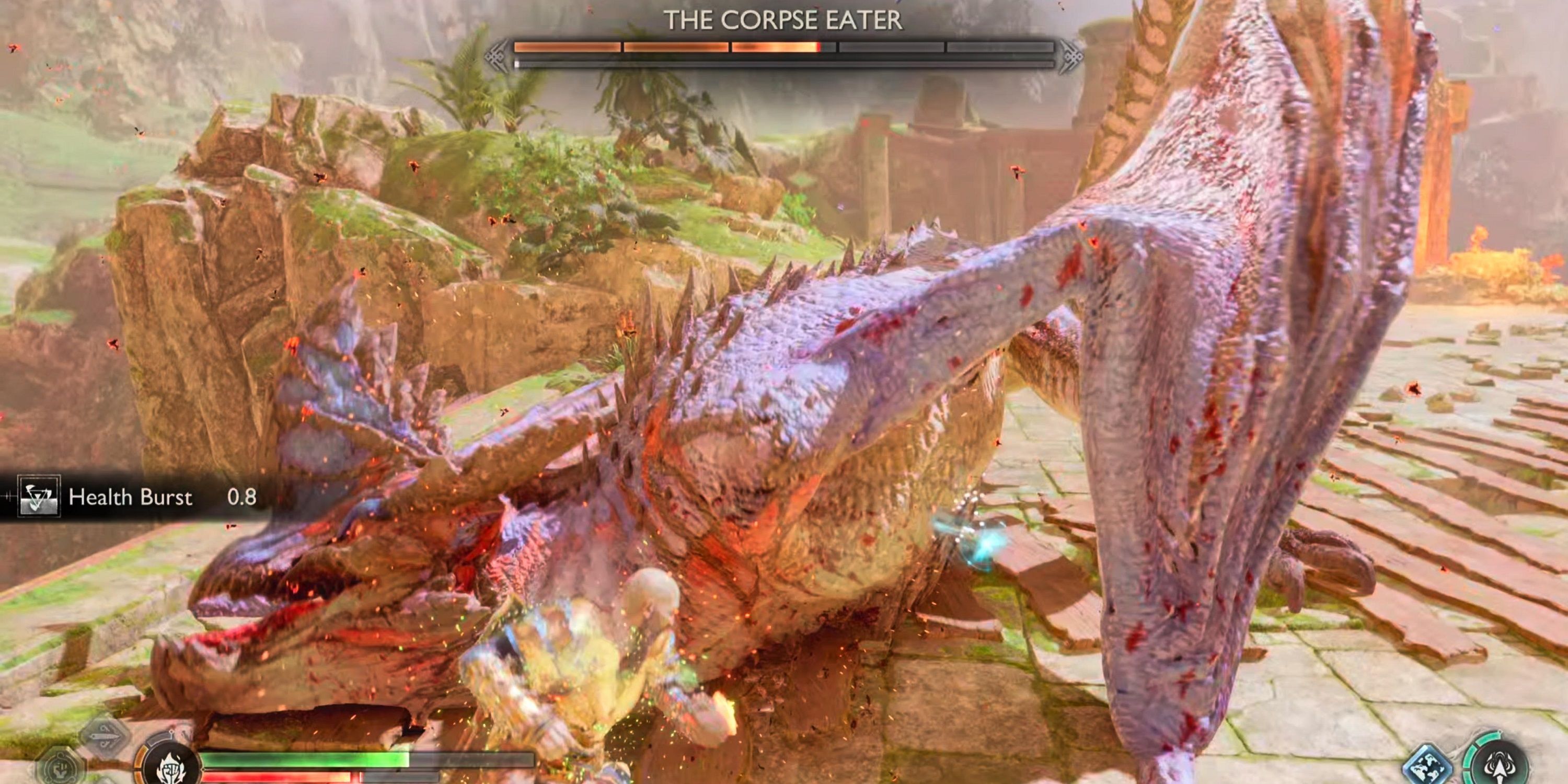1568x784 pixels.
Task: Select the blades weapon icon above the rage meter
Action: [x=105, y=736]
